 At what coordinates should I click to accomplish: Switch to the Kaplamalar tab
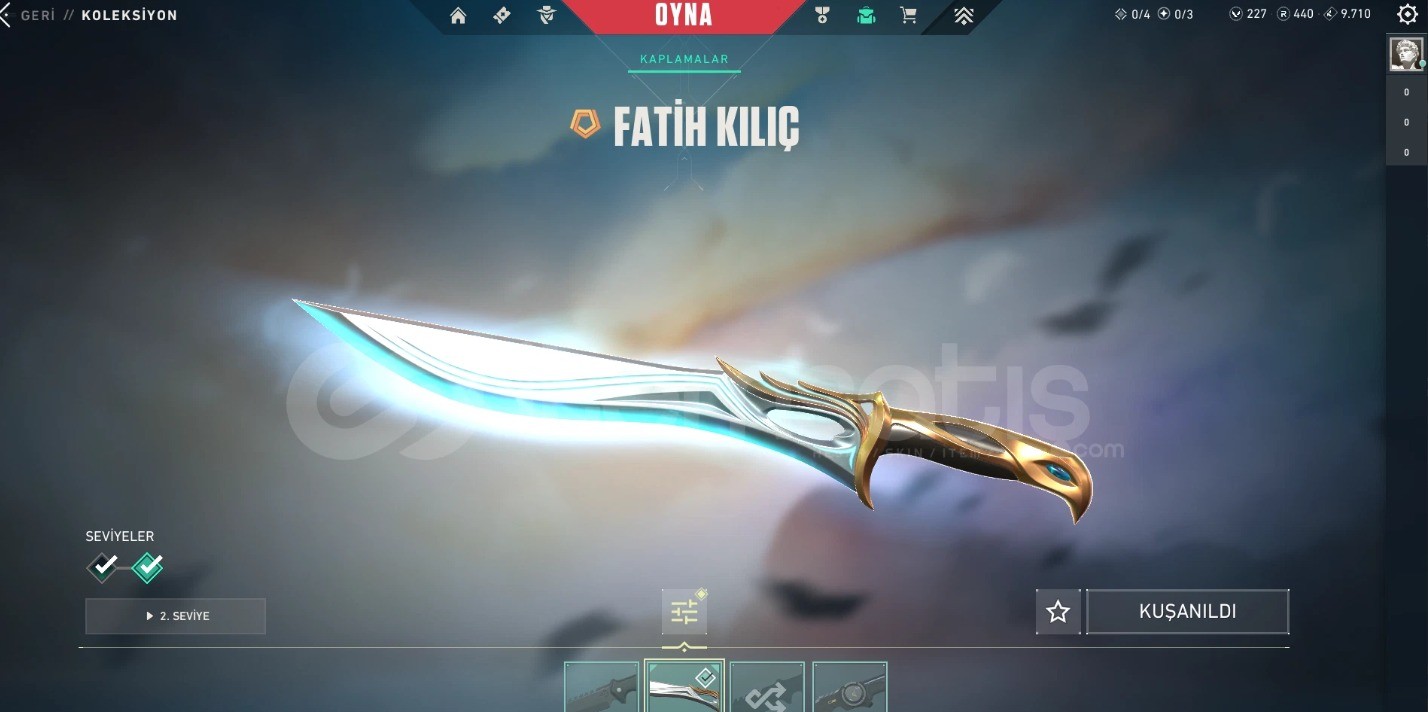coord(685,60)
